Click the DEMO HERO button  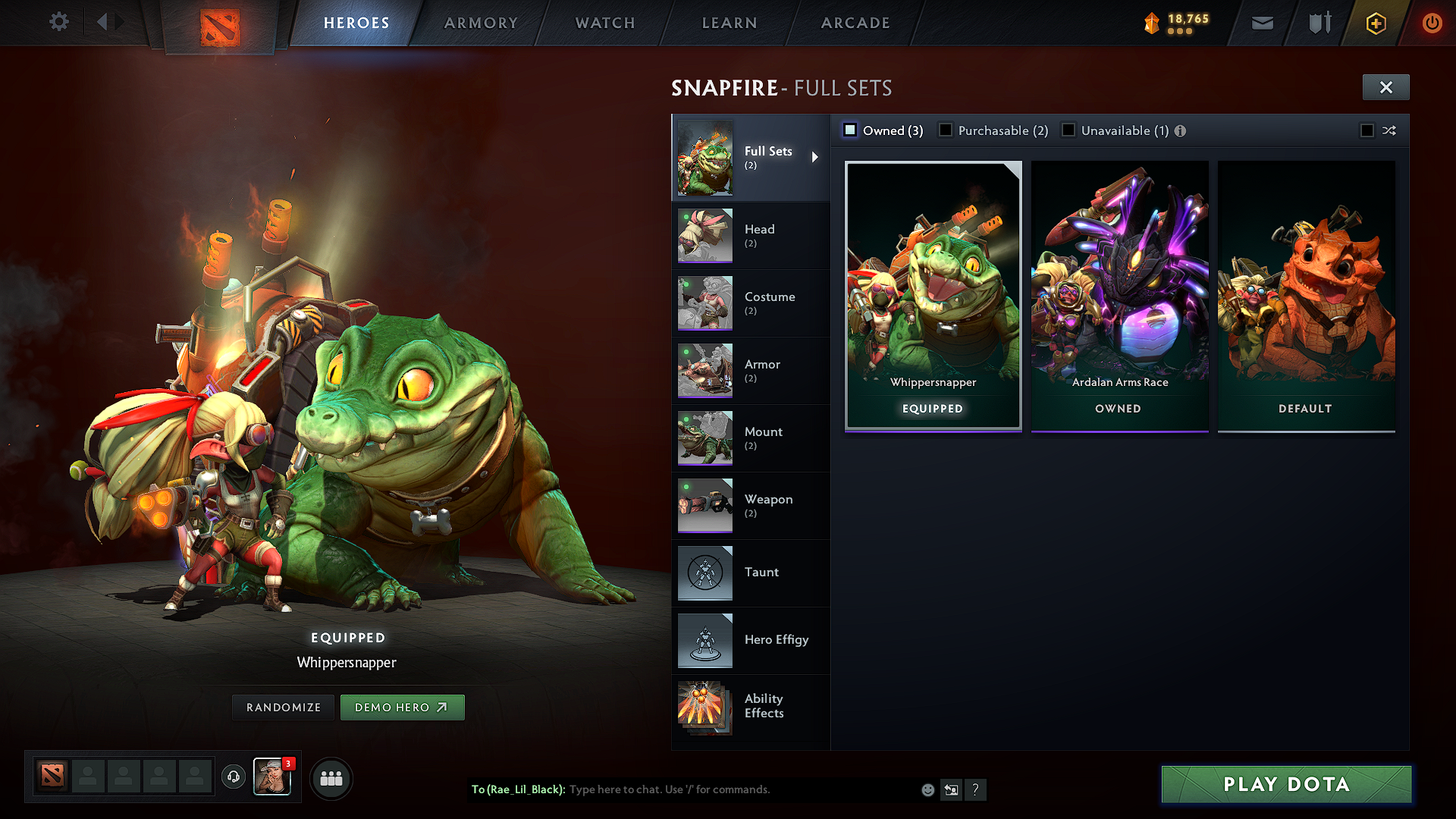(x=403, y=707)
